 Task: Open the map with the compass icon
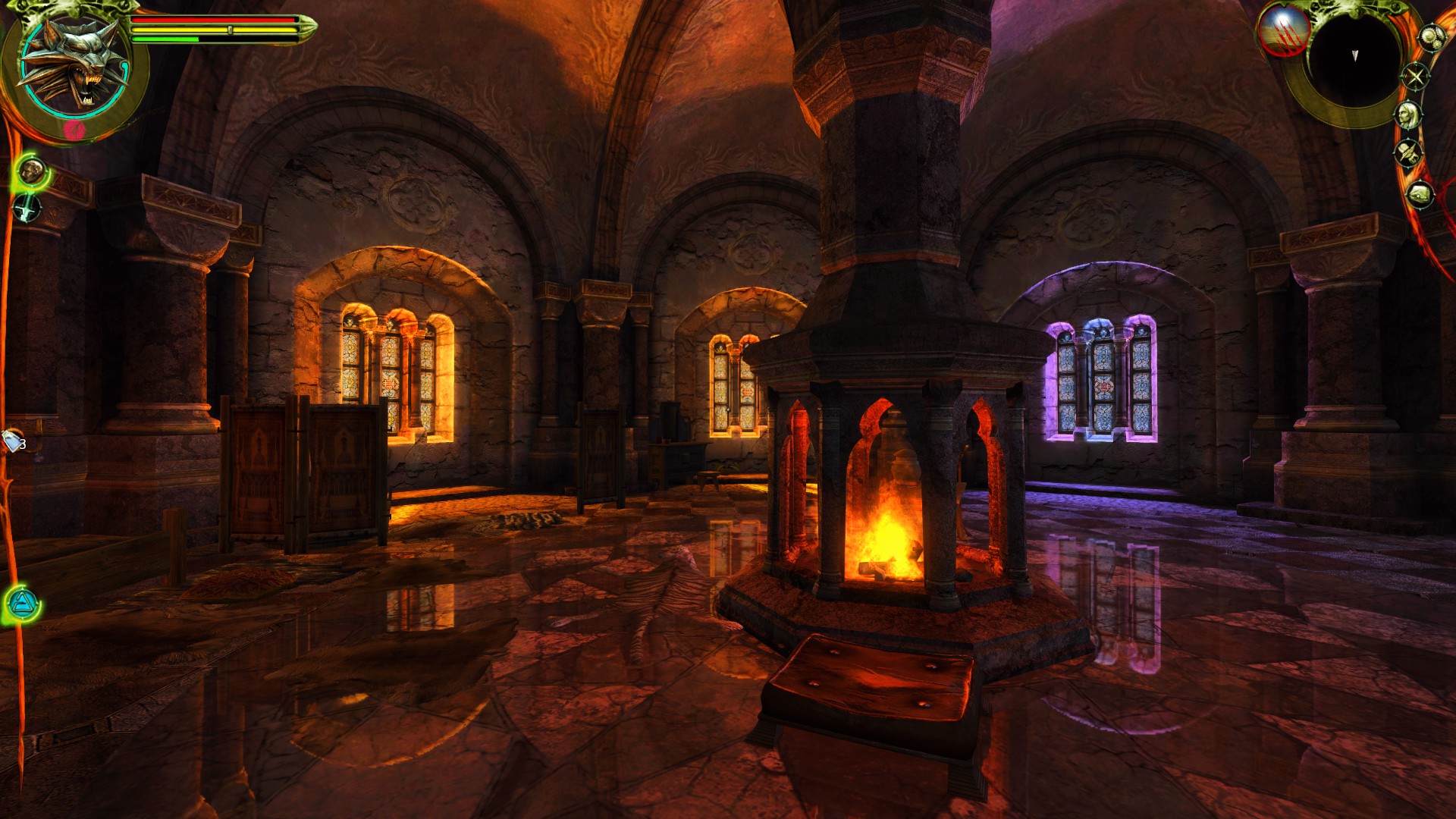click(x=1415, y=76)
